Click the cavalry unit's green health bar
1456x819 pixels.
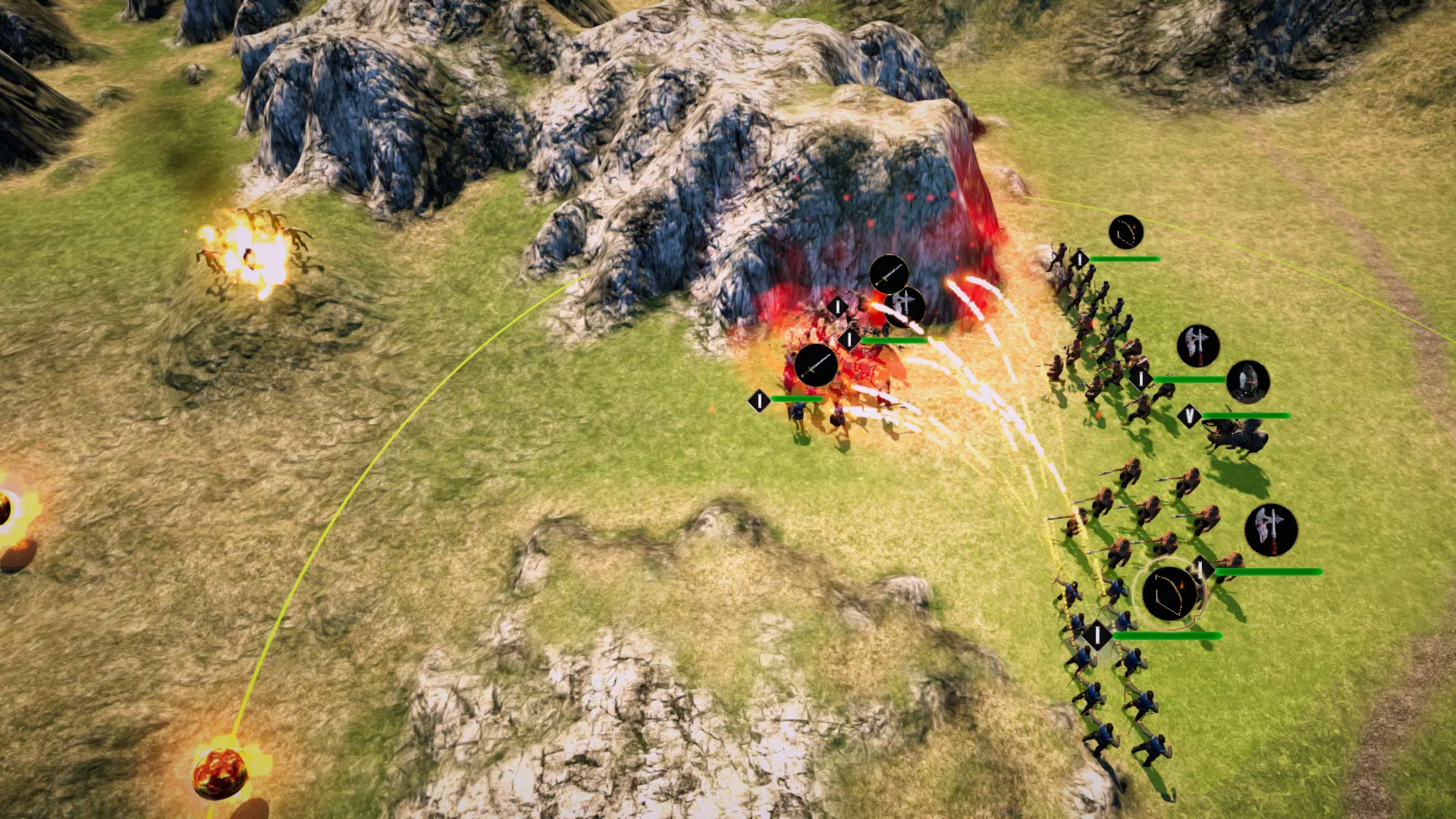1244,415
